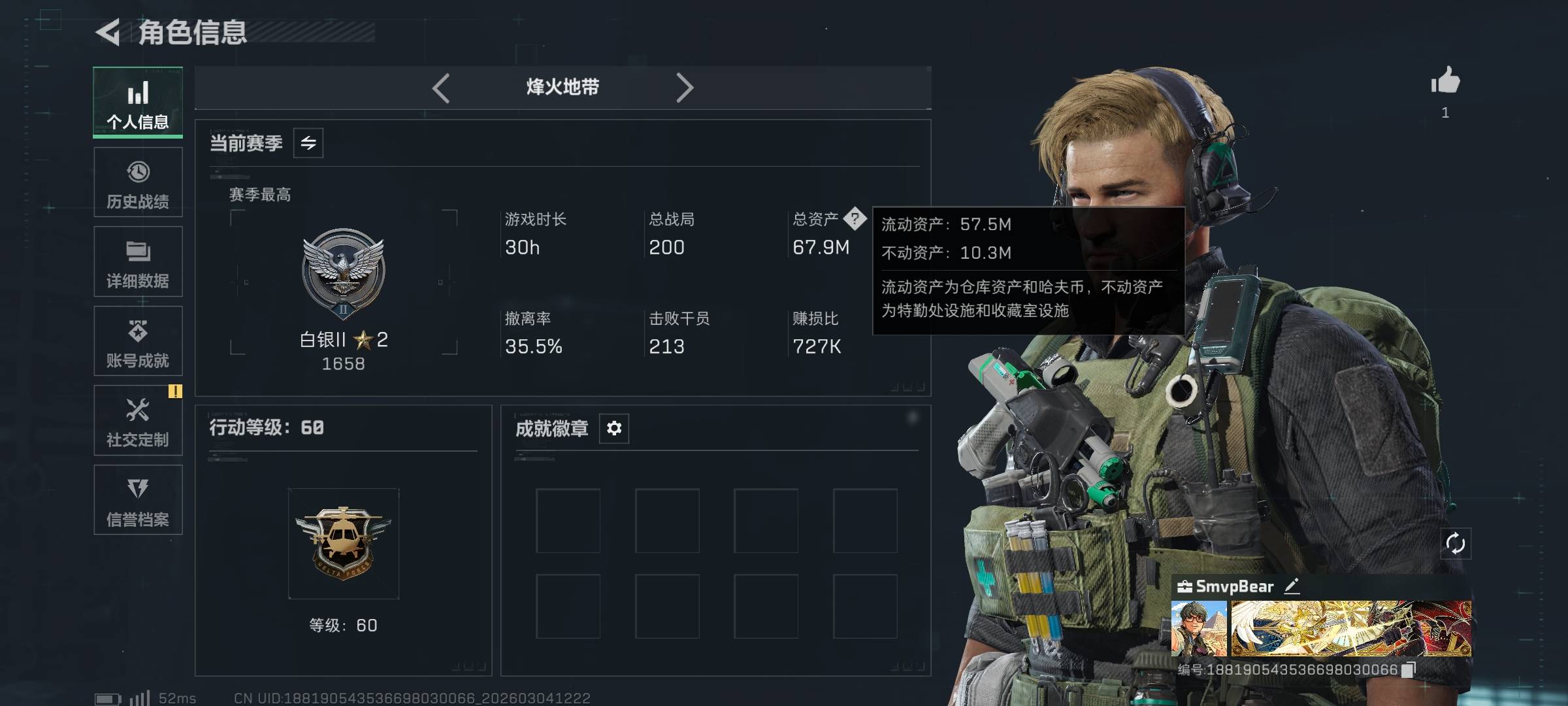View the 详细数据 tab
Screen dimensions: 1568x706
[138, 262]
